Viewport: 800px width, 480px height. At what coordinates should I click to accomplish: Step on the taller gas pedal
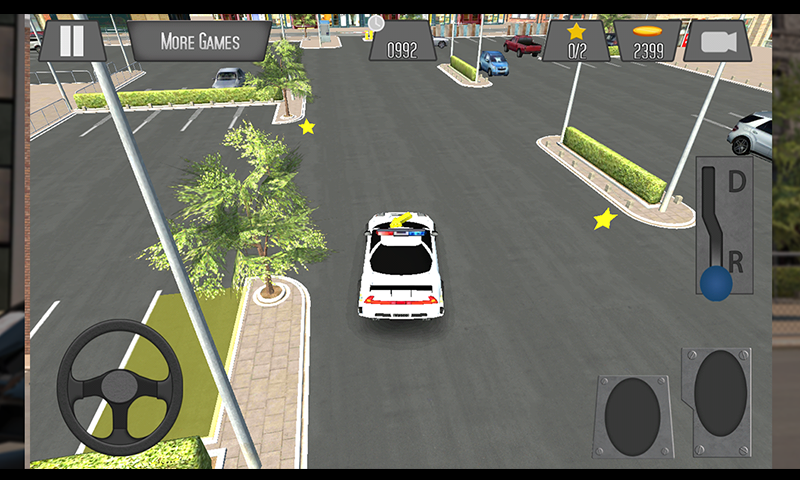click(x=720, y=393)
